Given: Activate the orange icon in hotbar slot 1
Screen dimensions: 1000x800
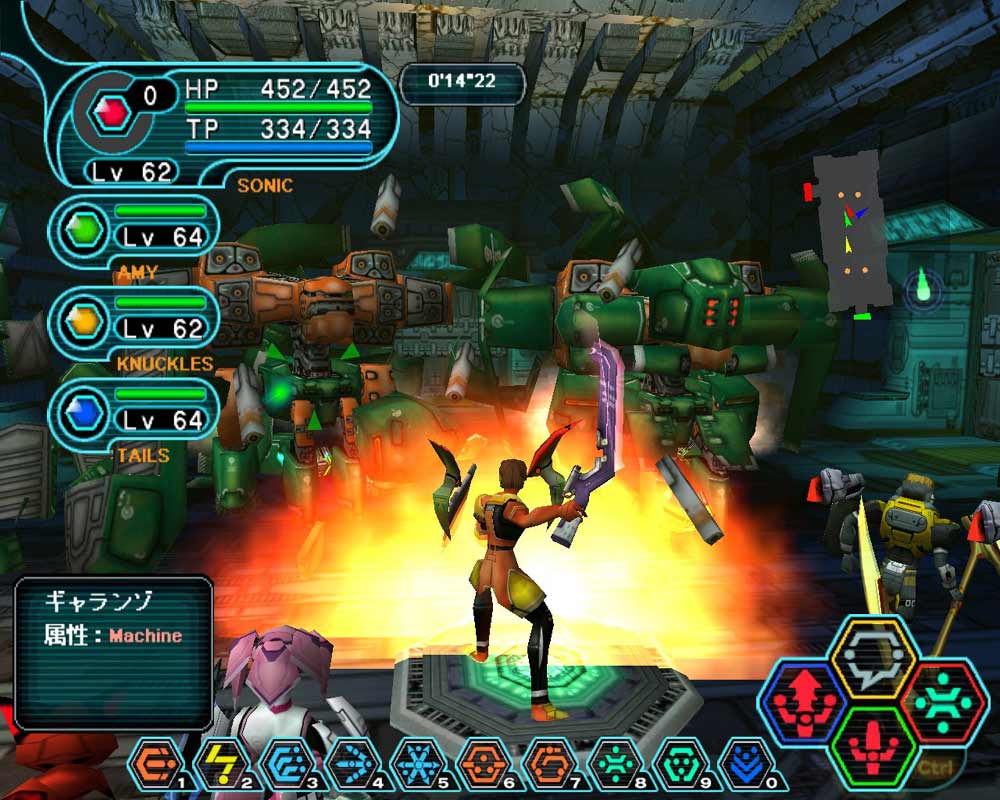Looking at the screenshot, I should [x=152, y=765].
